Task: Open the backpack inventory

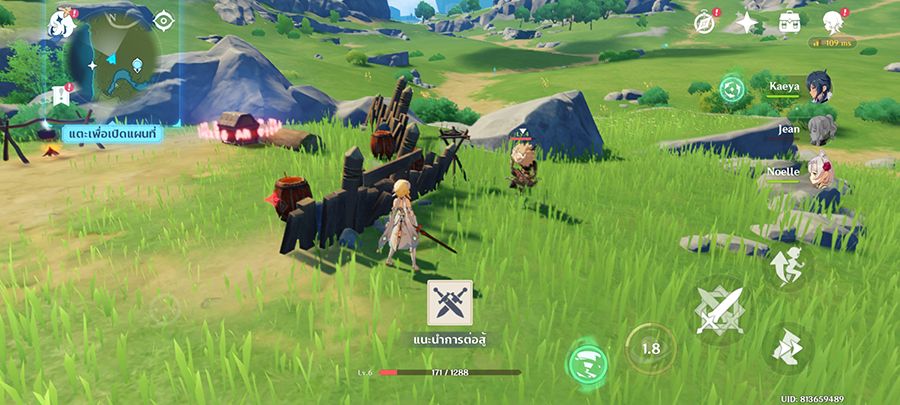Action: 790,22
